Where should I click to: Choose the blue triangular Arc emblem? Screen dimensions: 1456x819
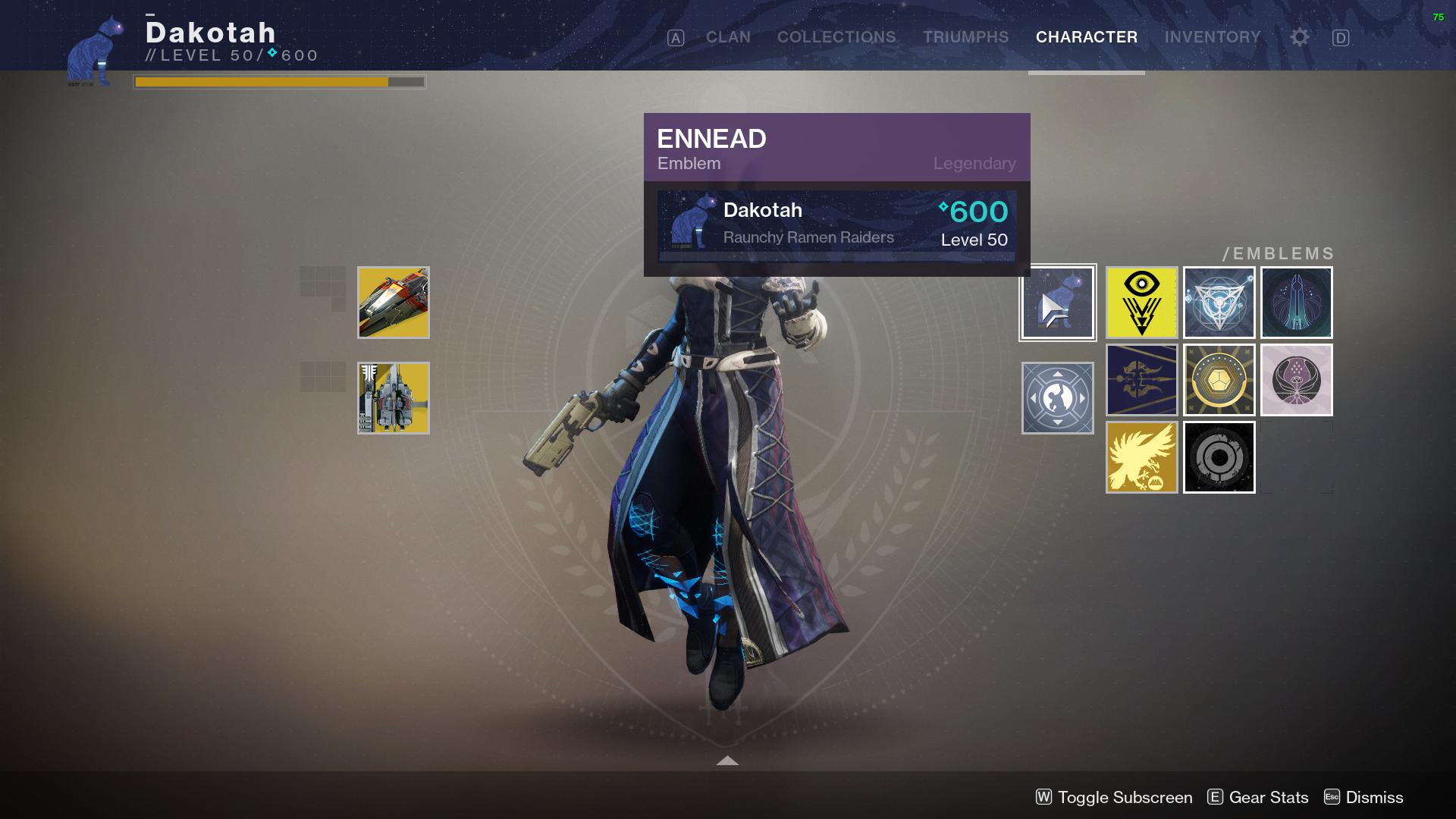click(1219, 302)
